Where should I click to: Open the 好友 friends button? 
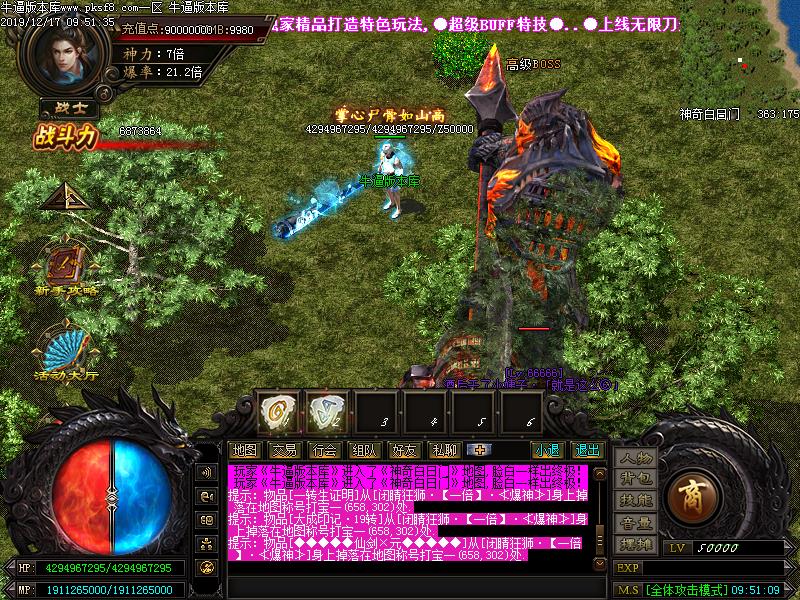tap(404, 450)
